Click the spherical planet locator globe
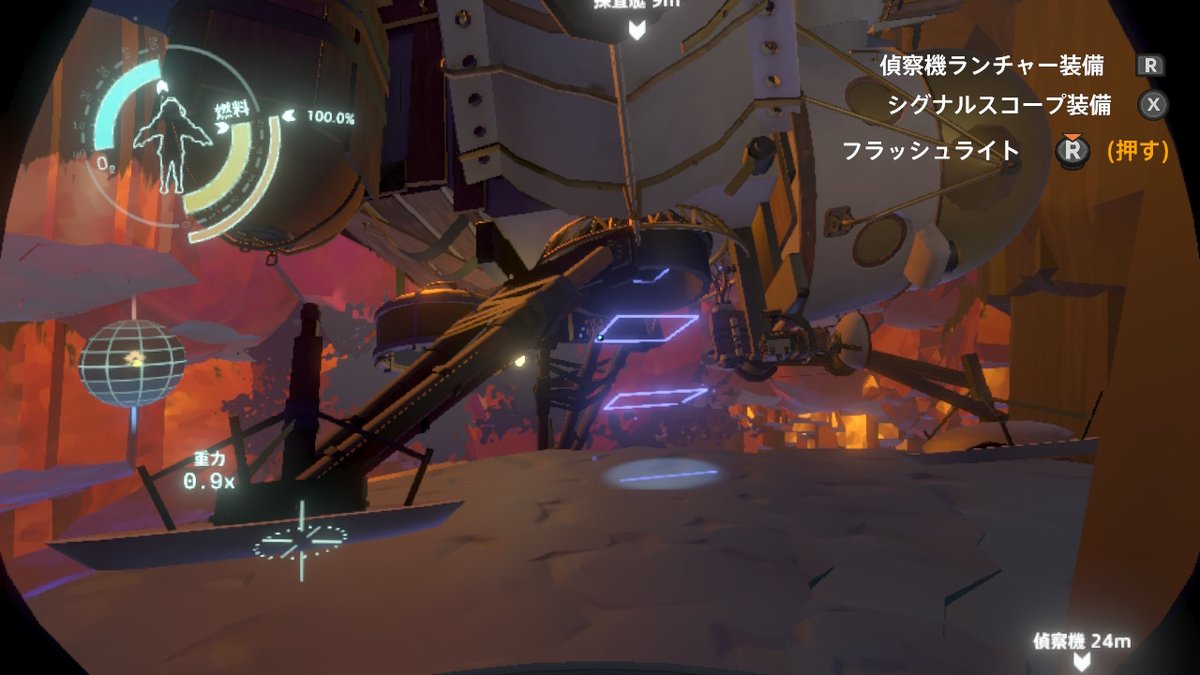 132,362
